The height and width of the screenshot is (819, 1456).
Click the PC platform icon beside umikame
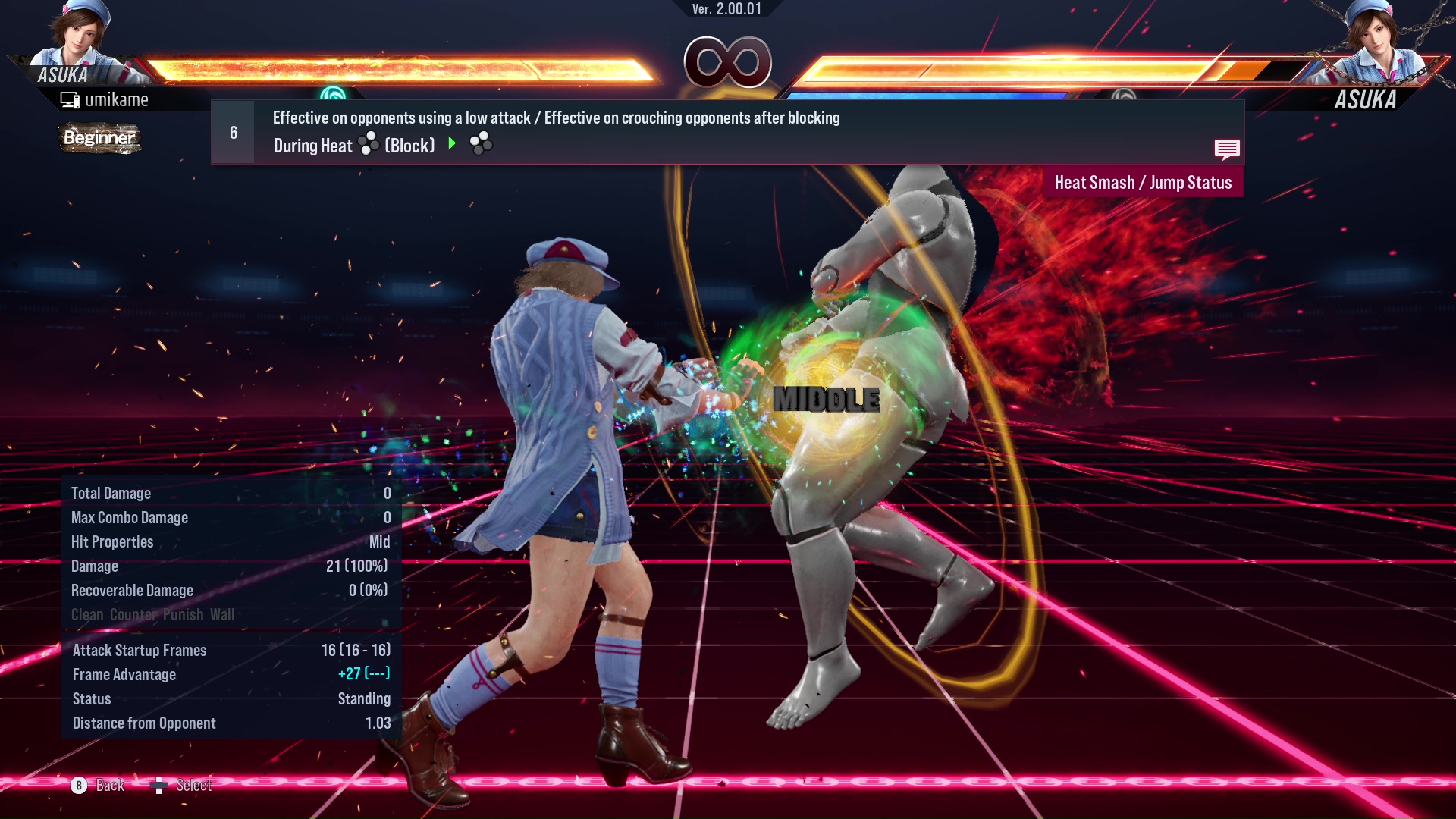coord(69,99)
